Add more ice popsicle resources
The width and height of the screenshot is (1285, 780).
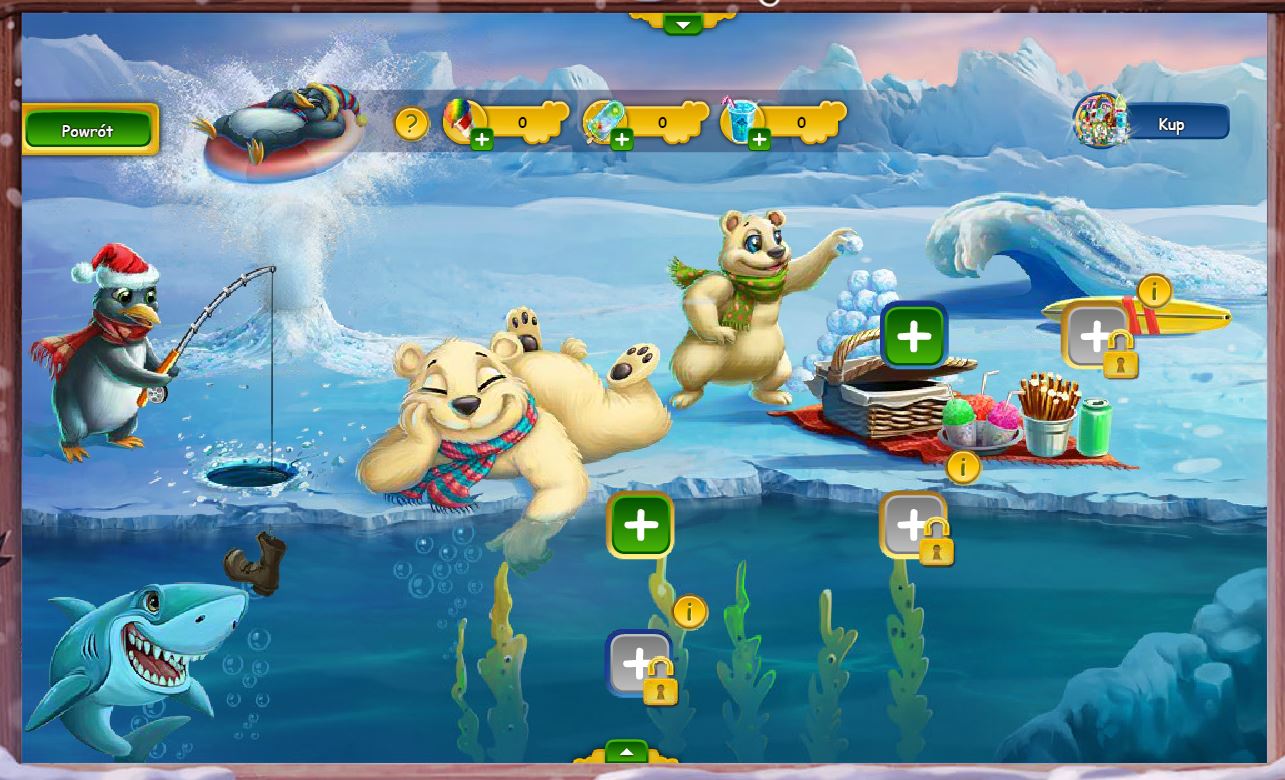coord(622,140)
